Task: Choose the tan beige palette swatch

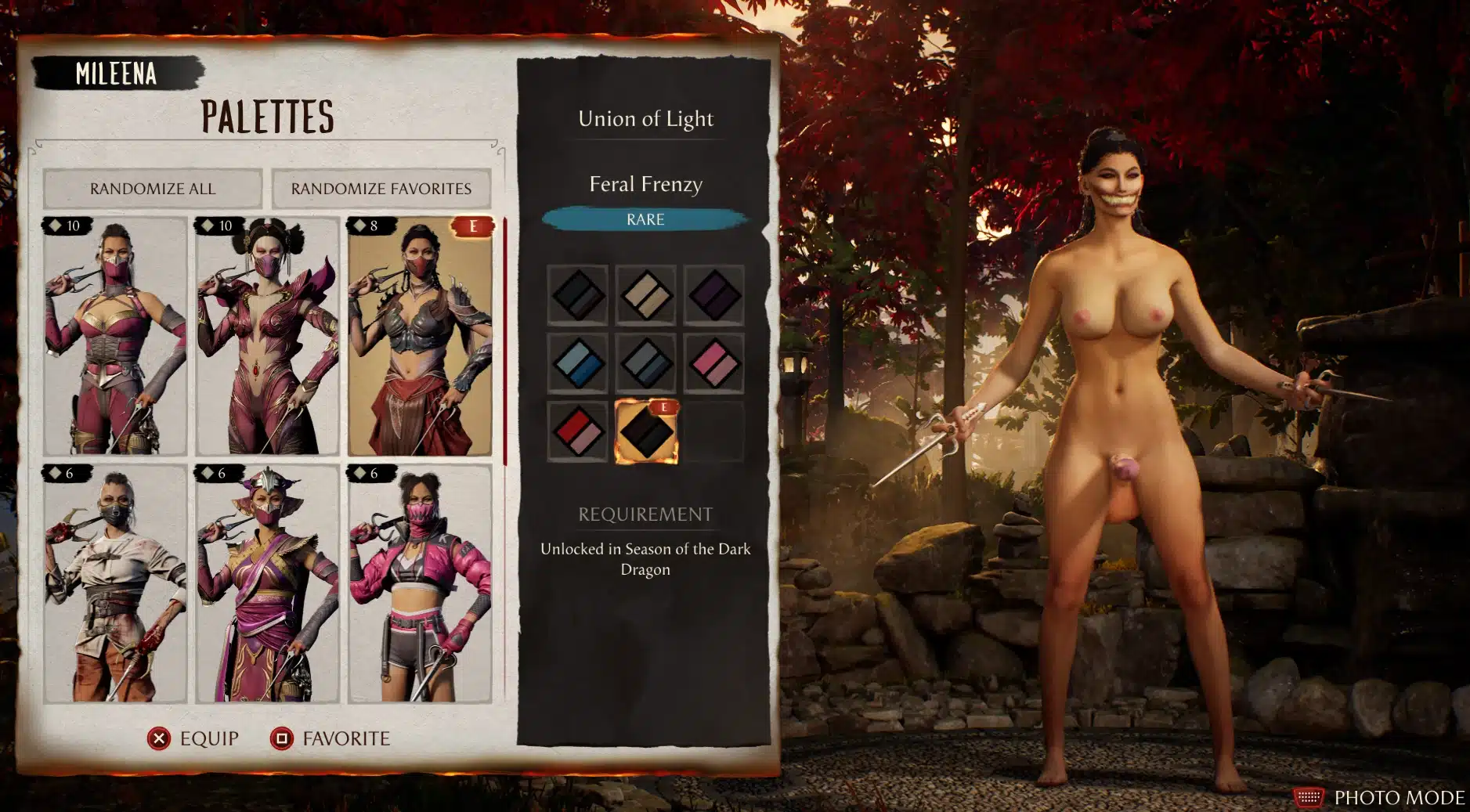Action: (645, 295)
